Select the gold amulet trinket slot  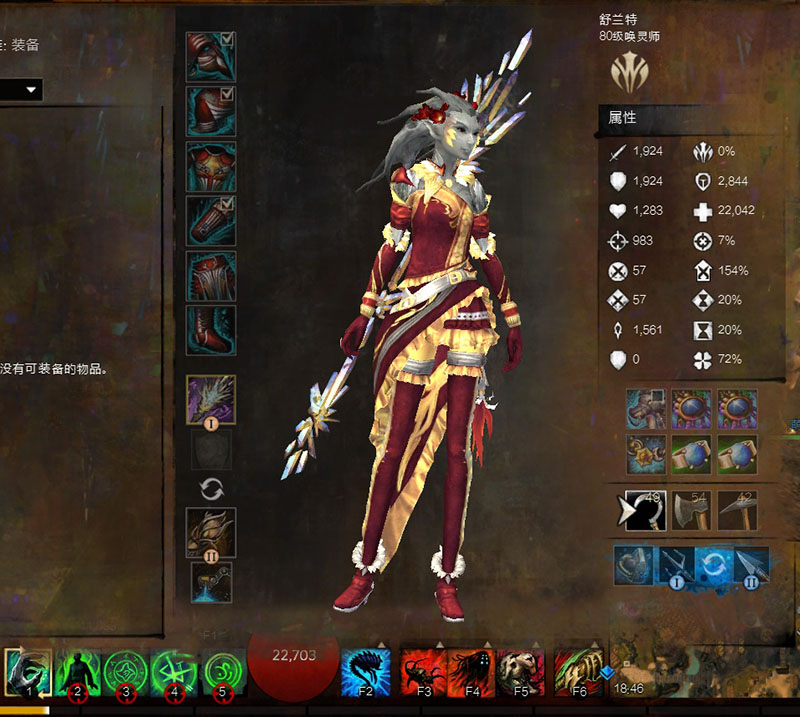646,454
